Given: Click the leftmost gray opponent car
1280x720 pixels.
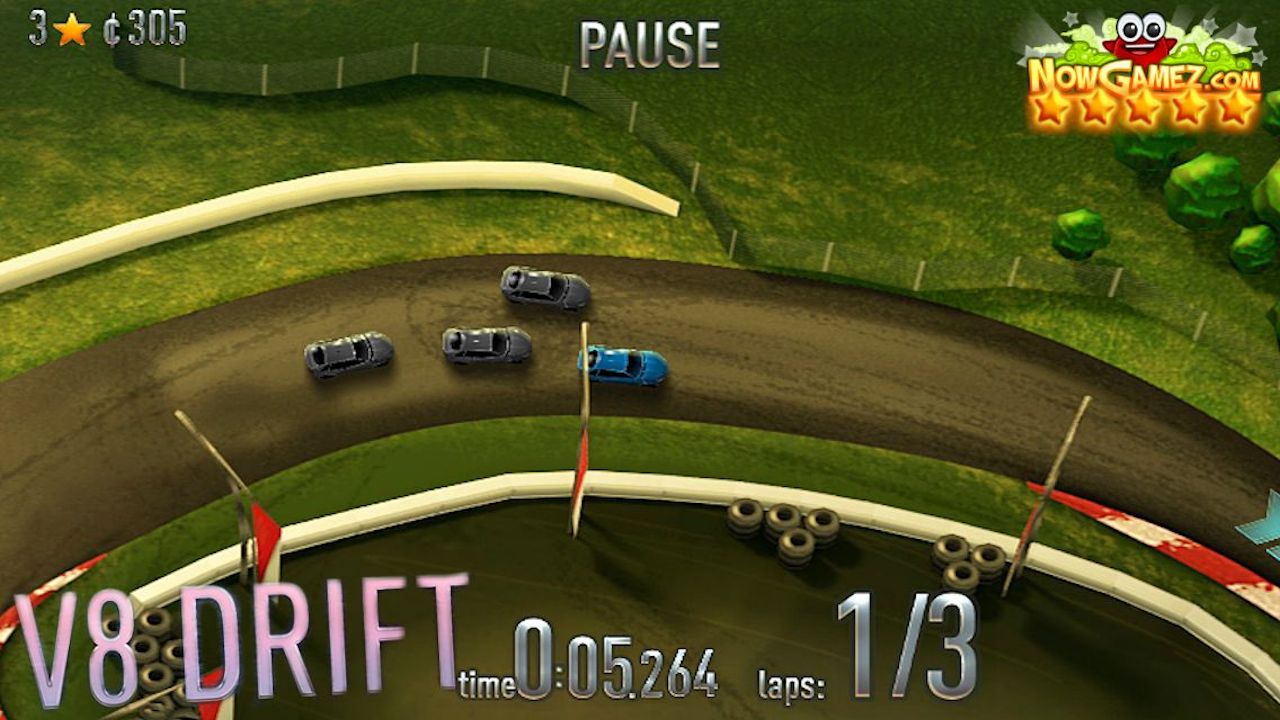Looking at the screenshot, I should pos(349,358).
